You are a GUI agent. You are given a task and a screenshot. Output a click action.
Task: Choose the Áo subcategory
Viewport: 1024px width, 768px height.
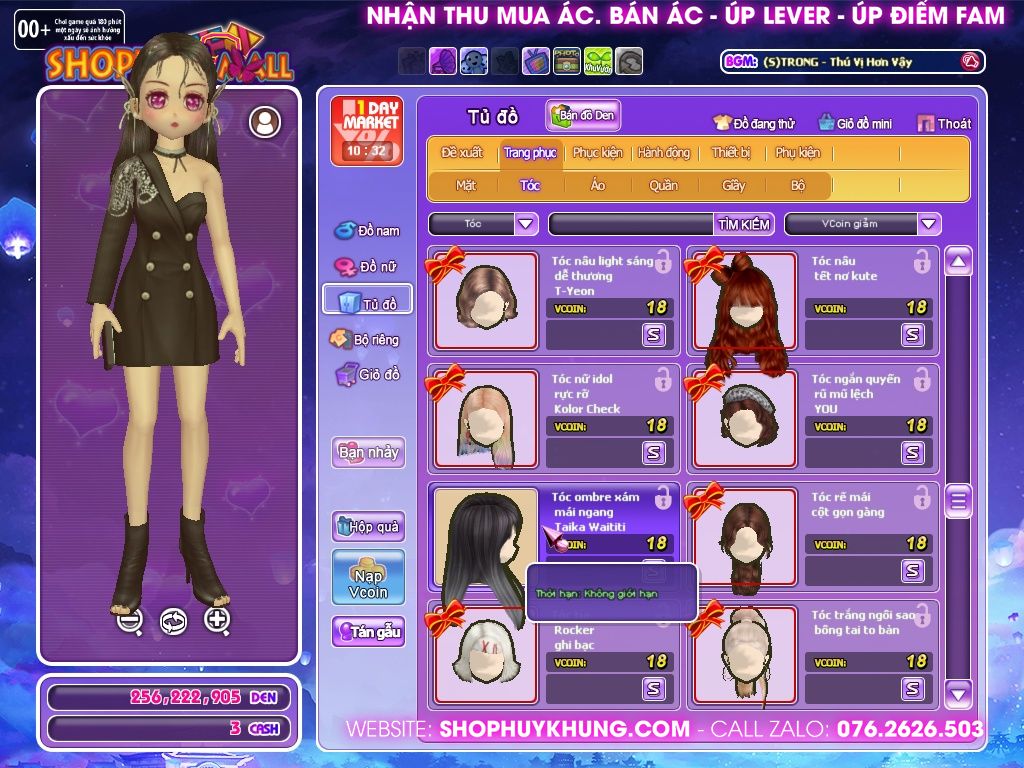point(597,185)
